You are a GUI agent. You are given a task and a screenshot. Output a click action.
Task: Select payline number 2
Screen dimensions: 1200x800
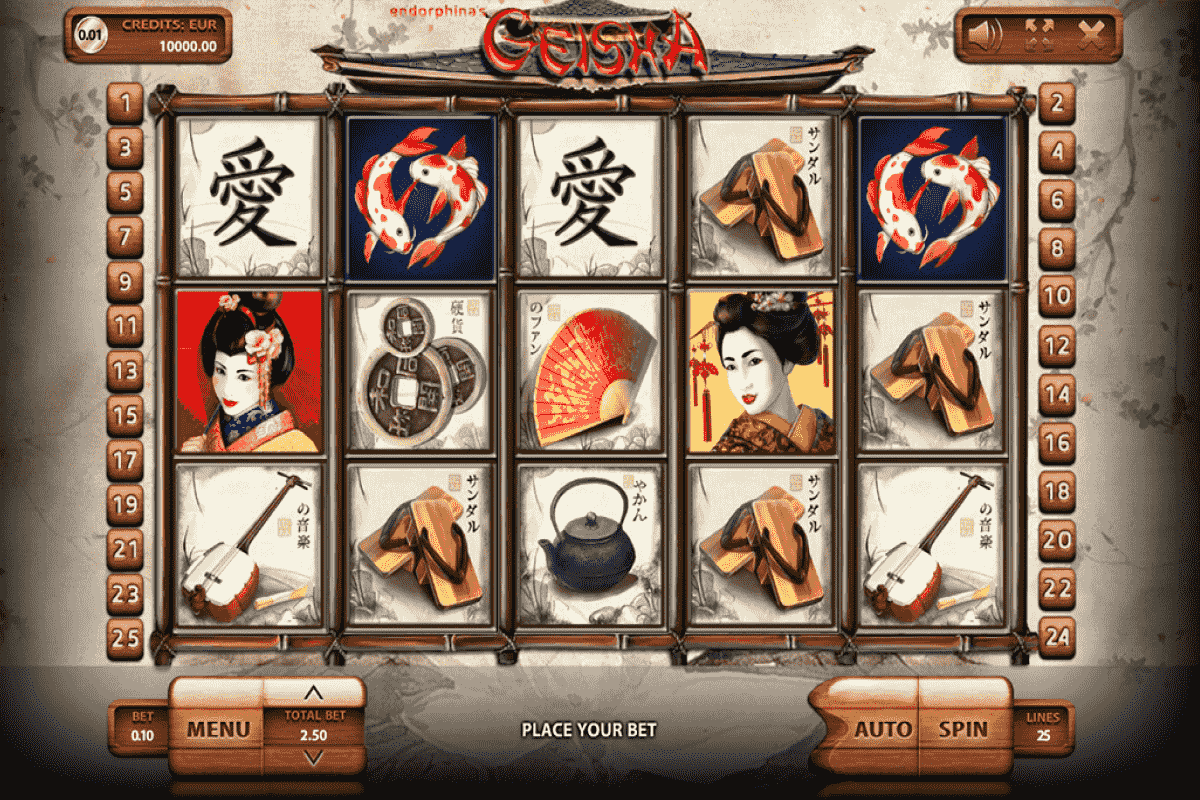[x=1057, y=102]
